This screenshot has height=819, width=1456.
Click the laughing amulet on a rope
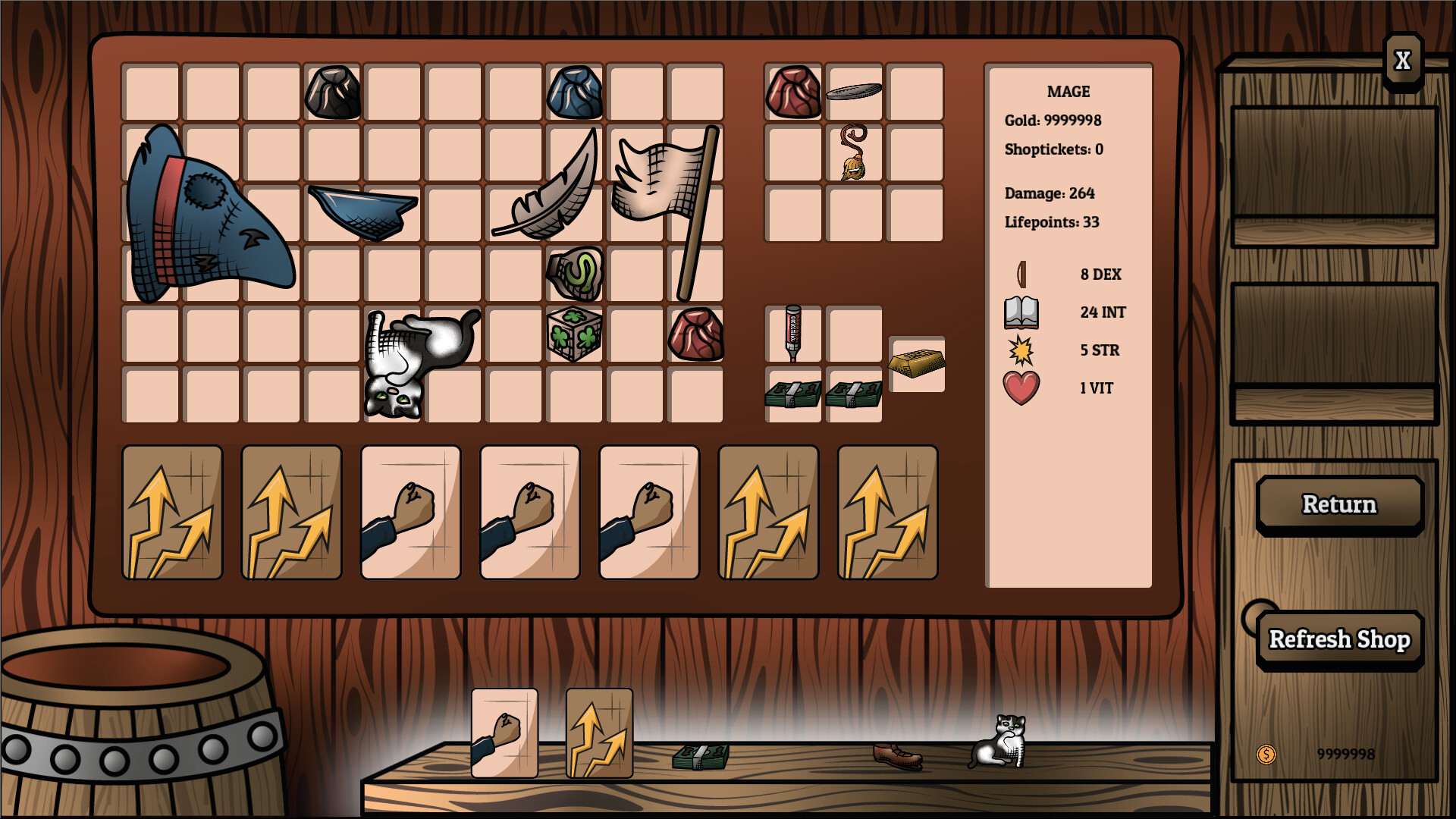pyautogui.click(x=853, y=155)
